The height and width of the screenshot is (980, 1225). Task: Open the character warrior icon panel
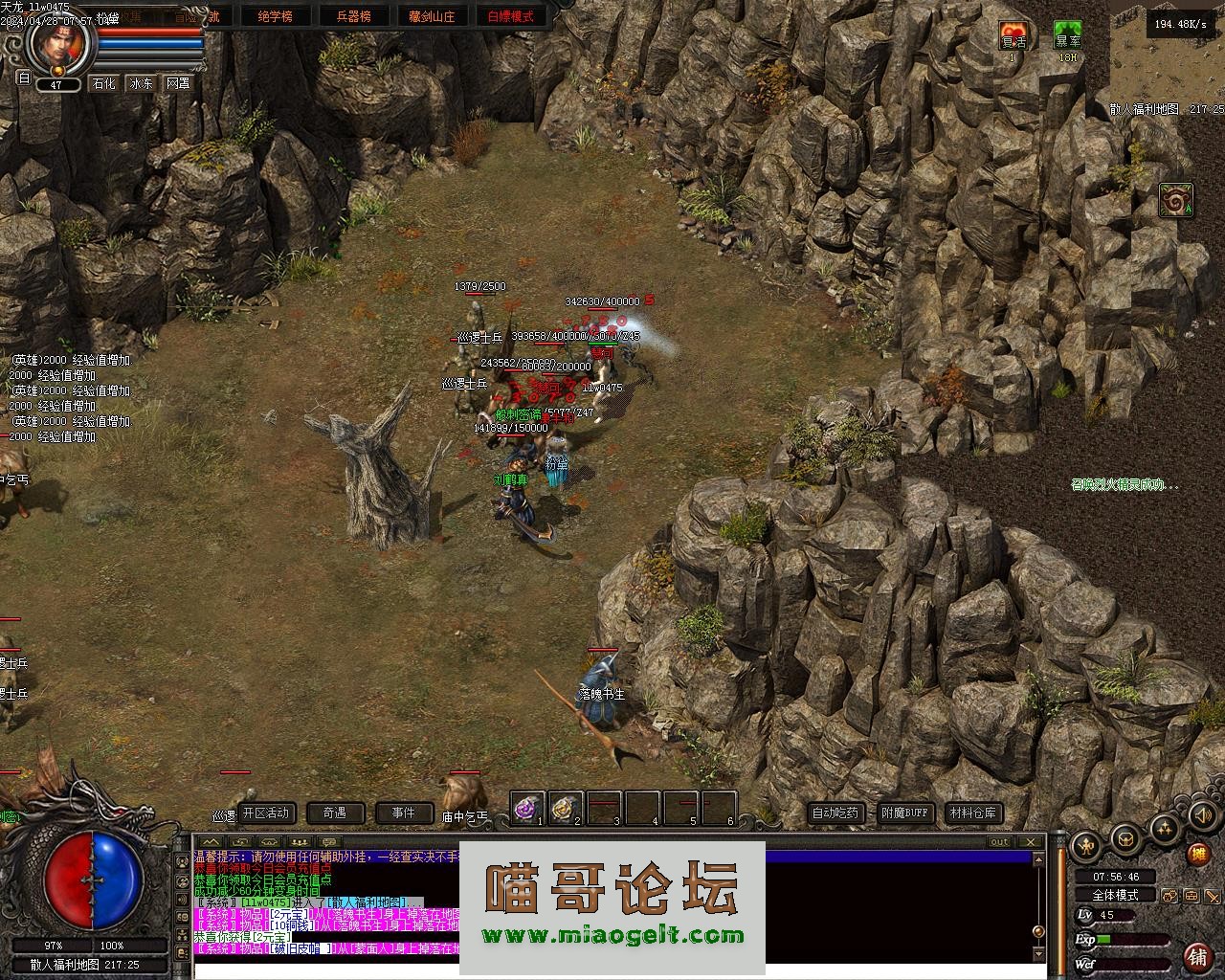(1087, 844)
